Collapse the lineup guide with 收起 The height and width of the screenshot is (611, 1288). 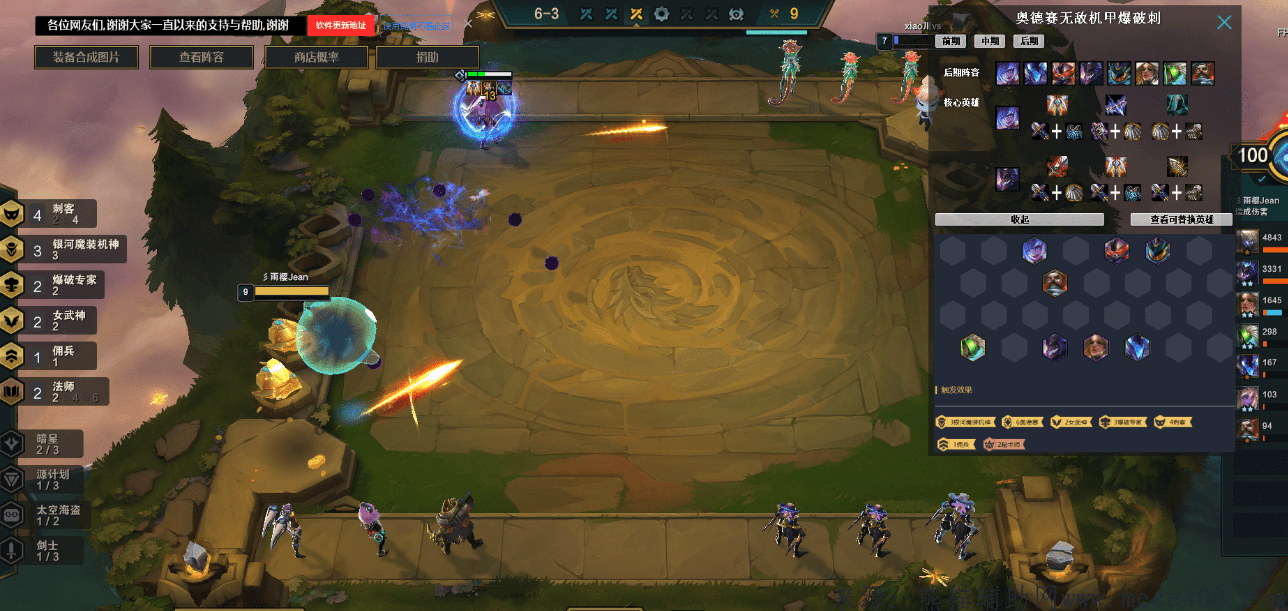pyautogui.click(x=1019, y=220)
